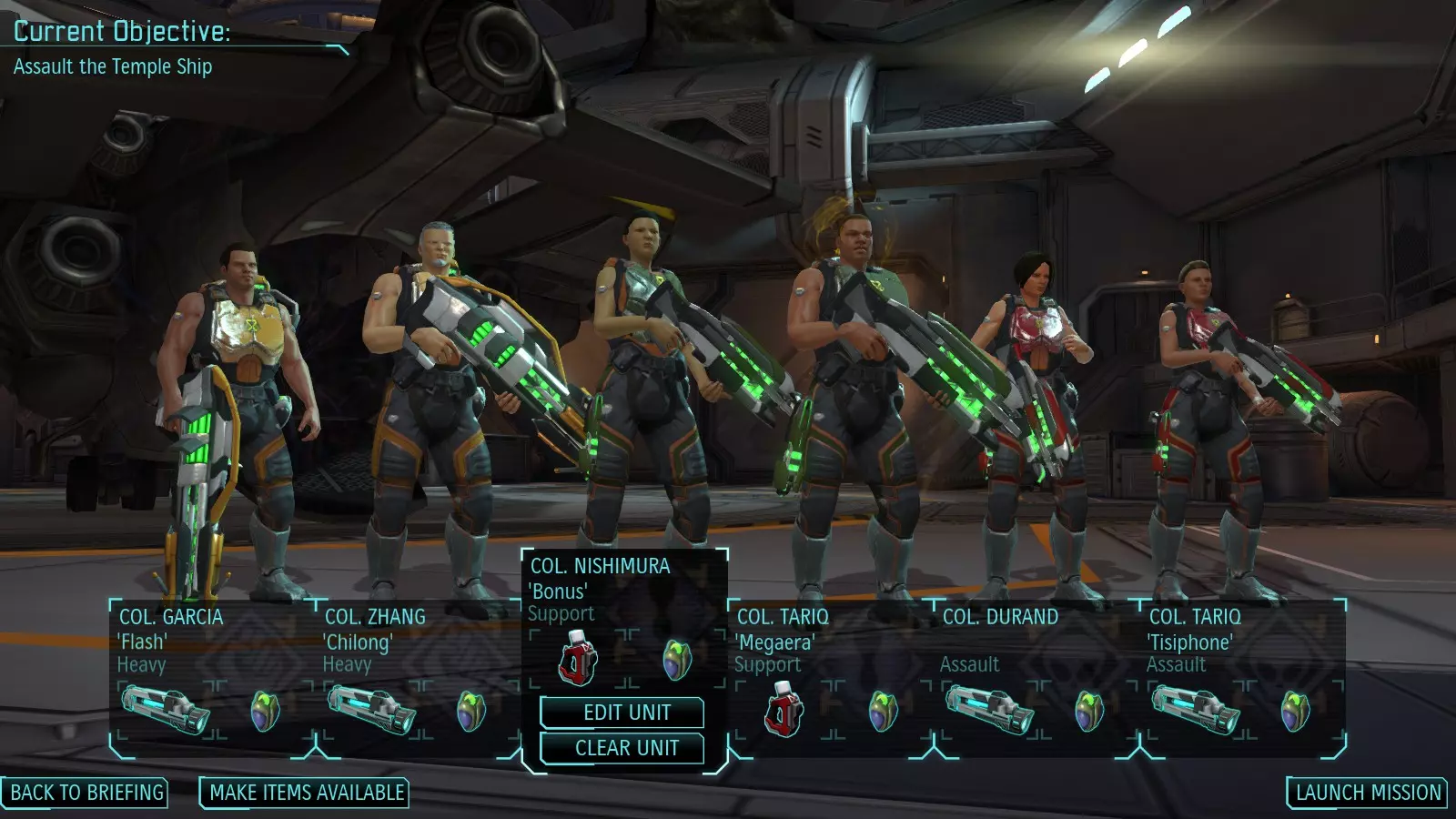Select Col. Durand squad card

coord(1035,641)
